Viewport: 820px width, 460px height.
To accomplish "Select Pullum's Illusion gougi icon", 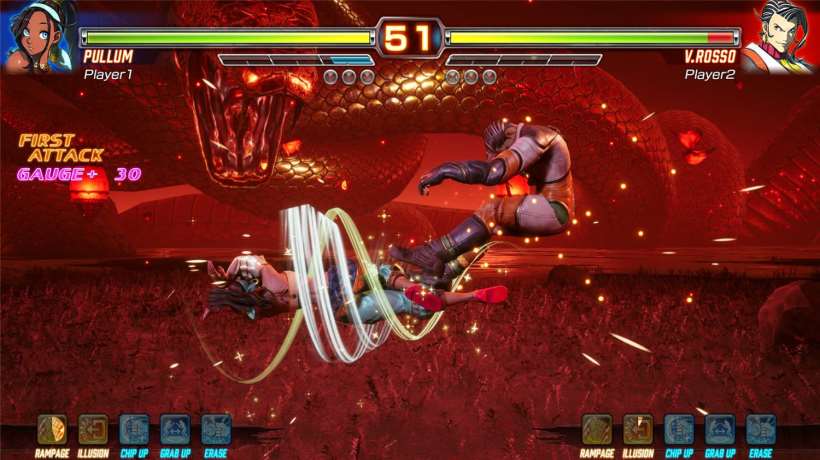I will pyautogui.click(x=93, y=429).
